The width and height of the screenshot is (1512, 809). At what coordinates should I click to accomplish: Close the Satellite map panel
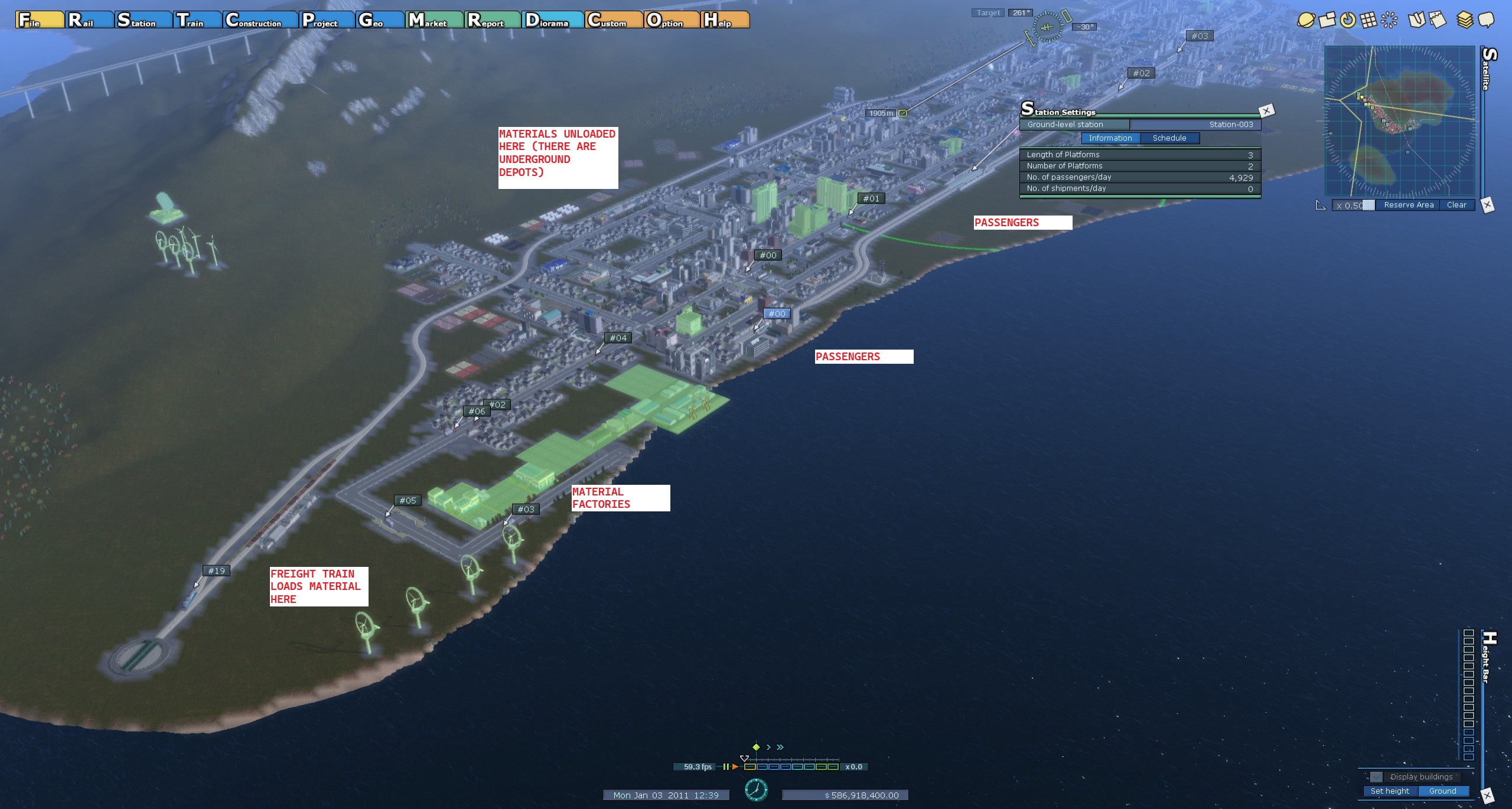1487,205
